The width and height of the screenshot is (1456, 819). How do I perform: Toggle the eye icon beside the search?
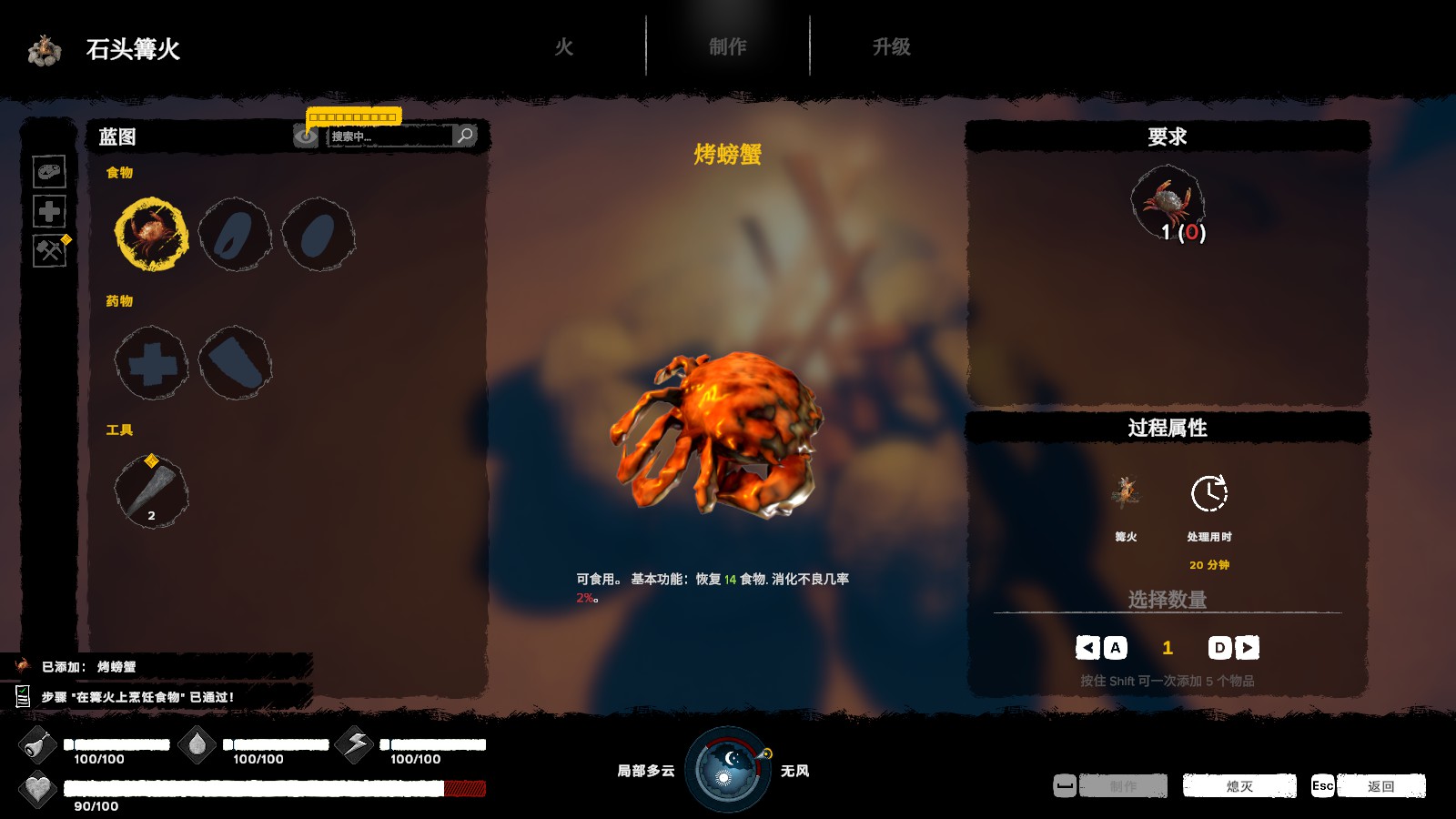click(x=306, y=136)
